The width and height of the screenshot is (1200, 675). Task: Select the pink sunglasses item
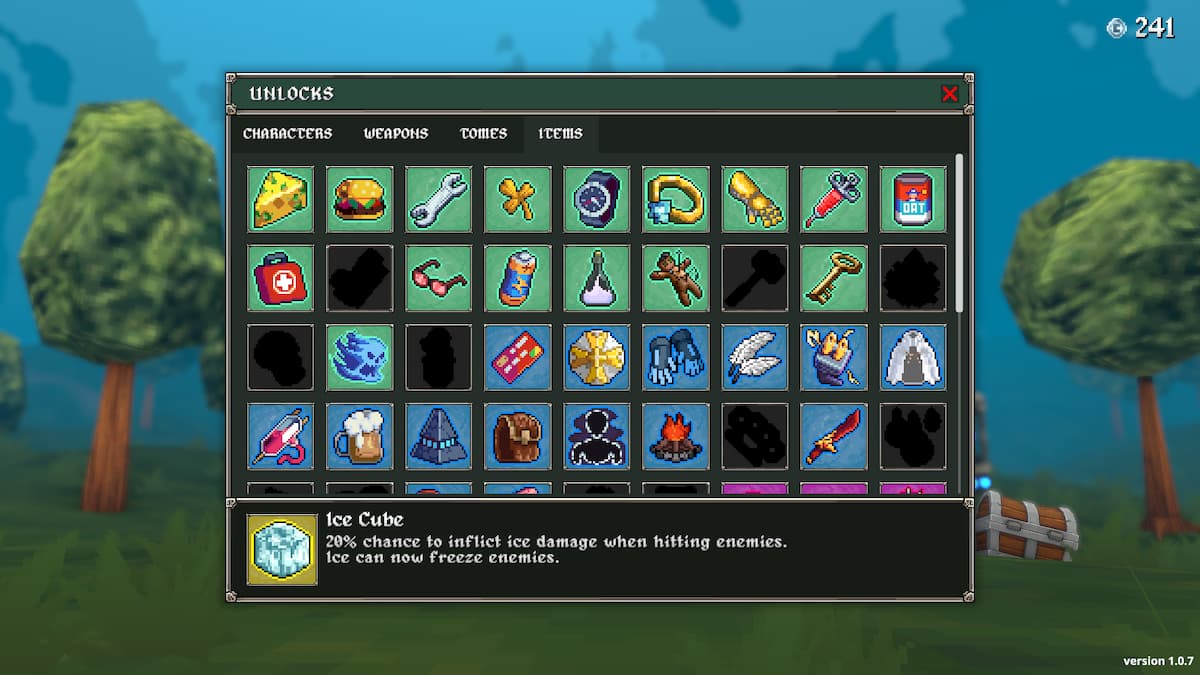click(438, 277)
